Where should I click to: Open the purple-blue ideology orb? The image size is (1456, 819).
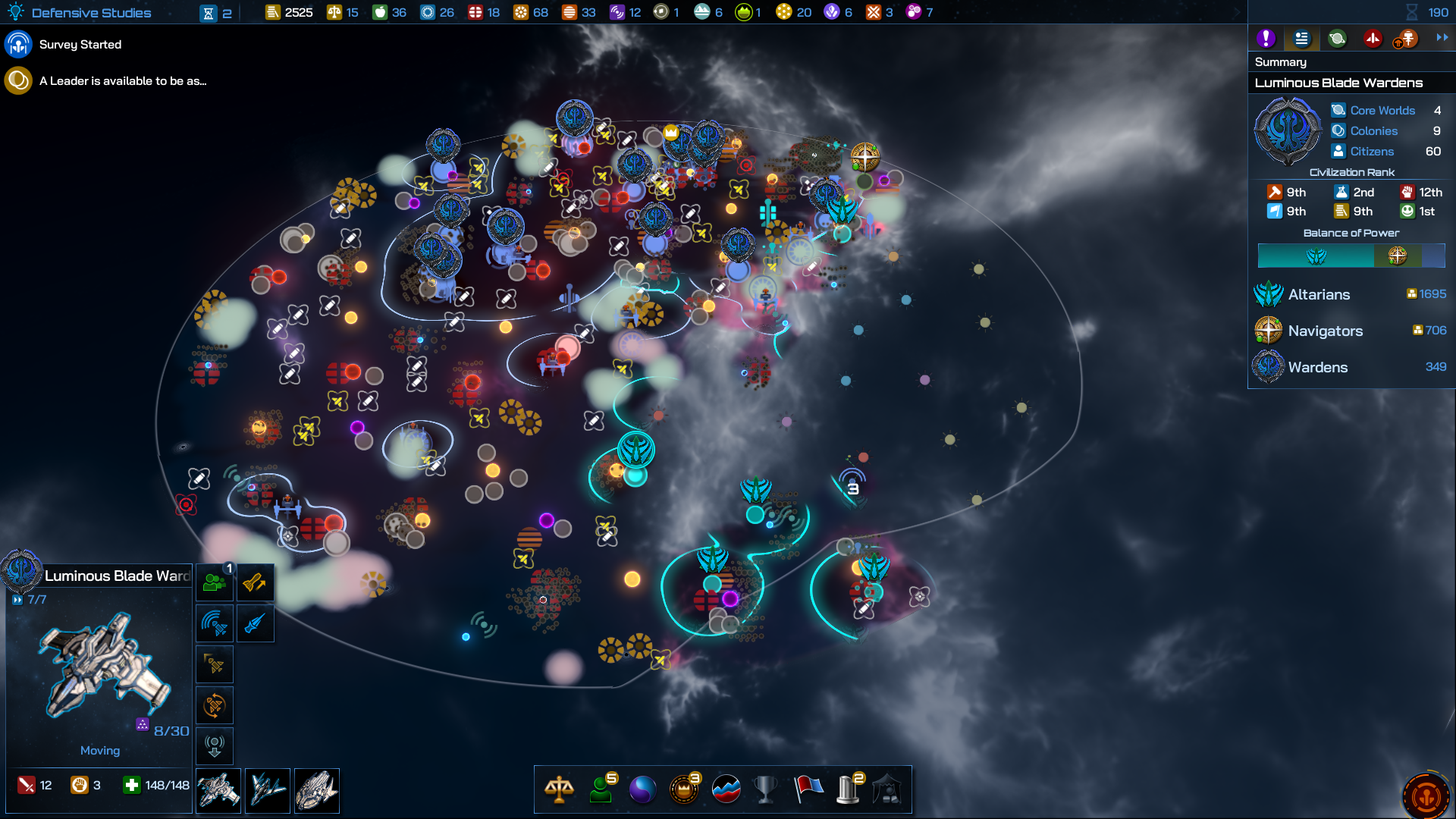coord(642,789)
